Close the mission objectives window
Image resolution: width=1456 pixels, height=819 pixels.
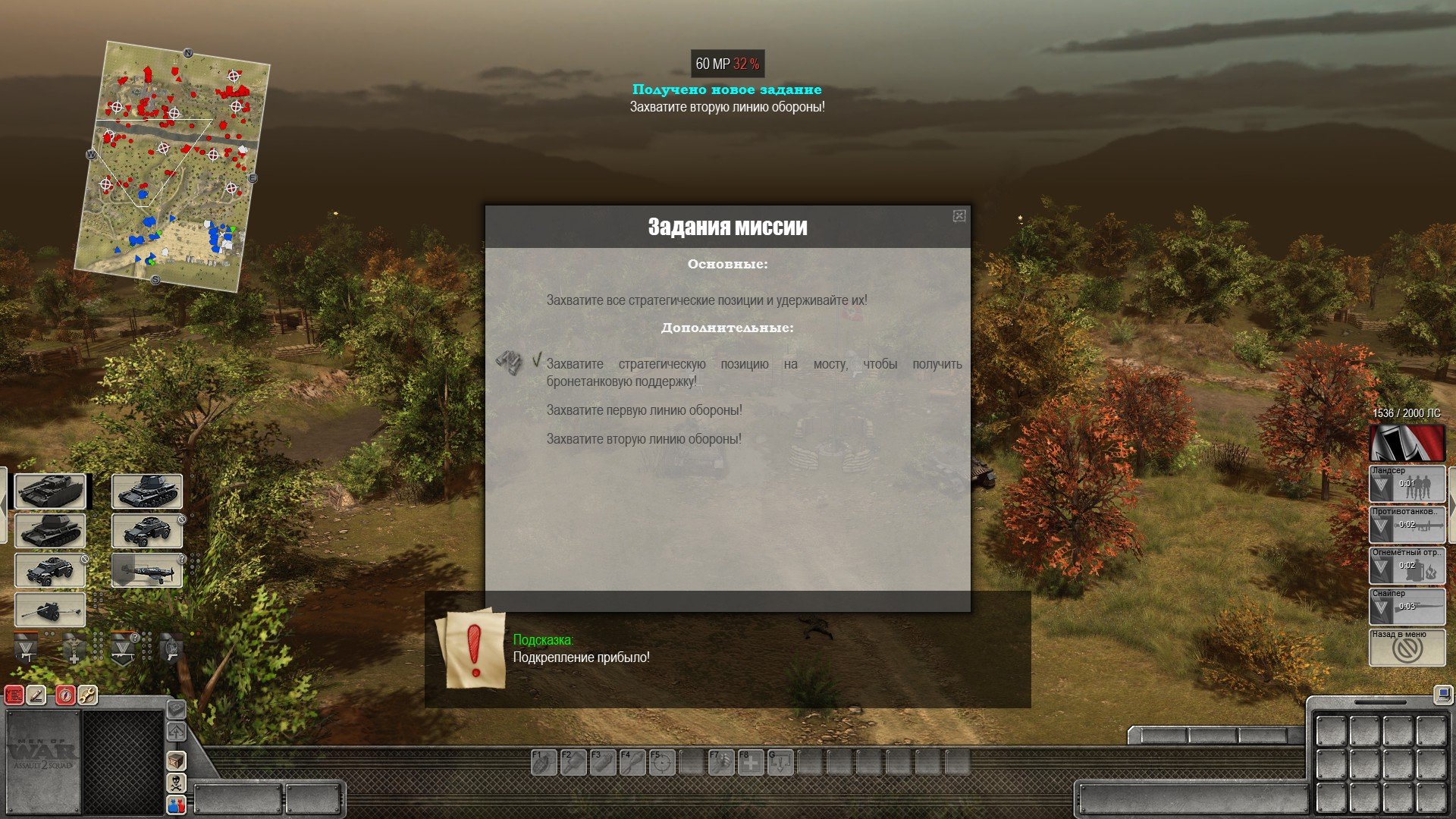click(959, 216)
